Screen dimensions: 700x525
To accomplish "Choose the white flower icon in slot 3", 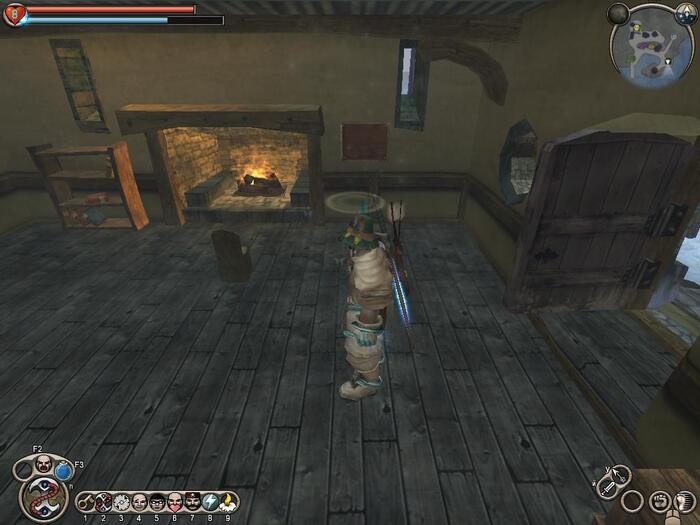I will 121,502.
